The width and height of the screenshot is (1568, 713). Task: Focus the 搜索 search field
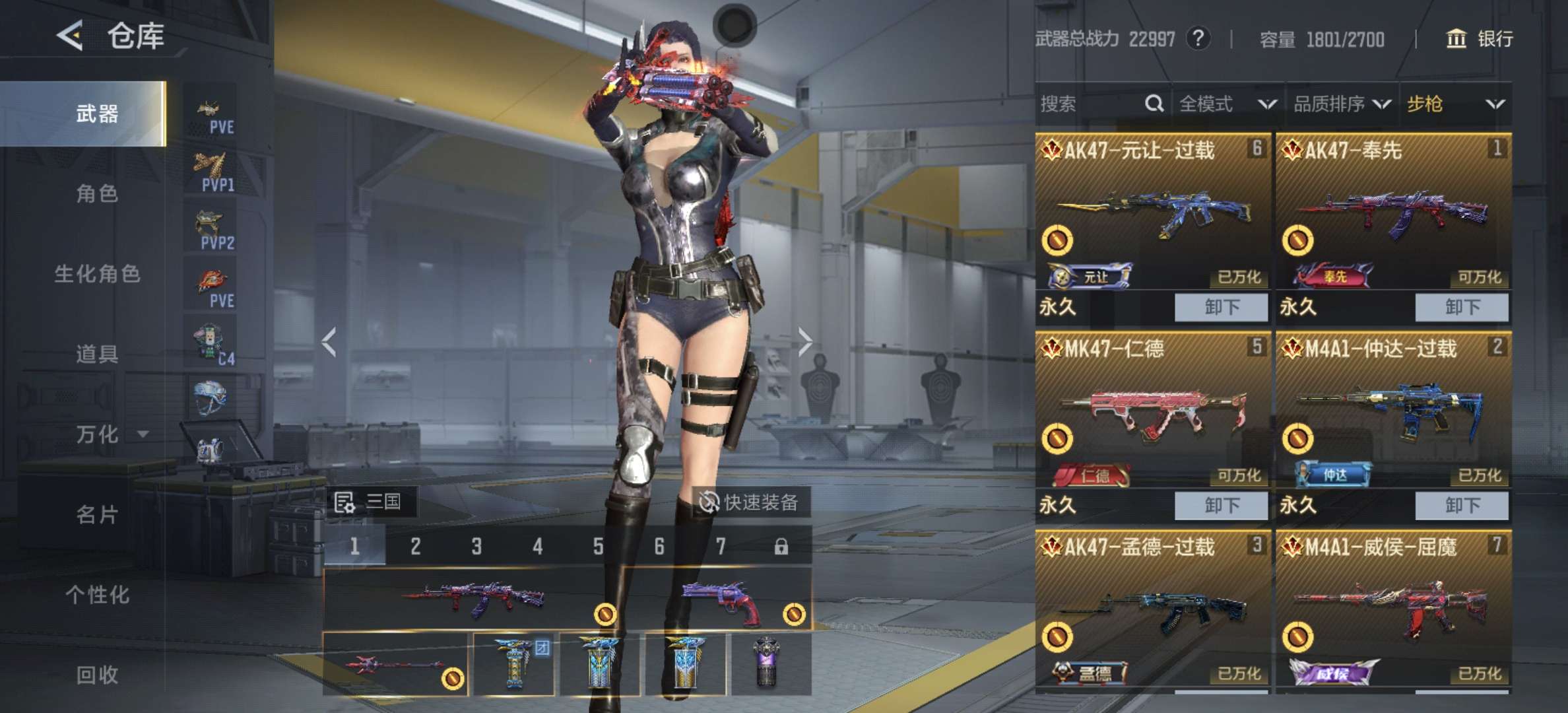point(1089,104)
